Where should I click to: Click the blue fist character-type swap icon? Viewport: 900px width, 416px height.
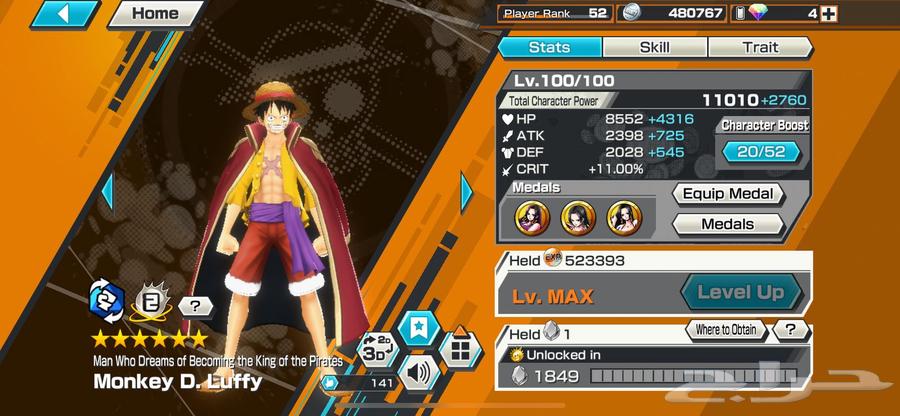(105, 299)
